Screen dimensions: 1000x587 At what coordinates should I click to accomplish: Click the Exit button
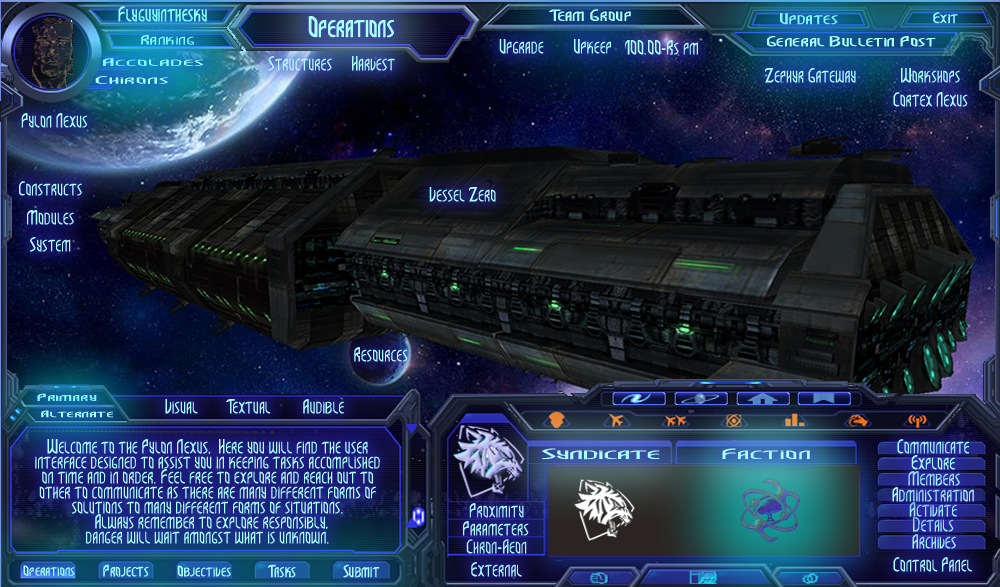coord(945,18)
